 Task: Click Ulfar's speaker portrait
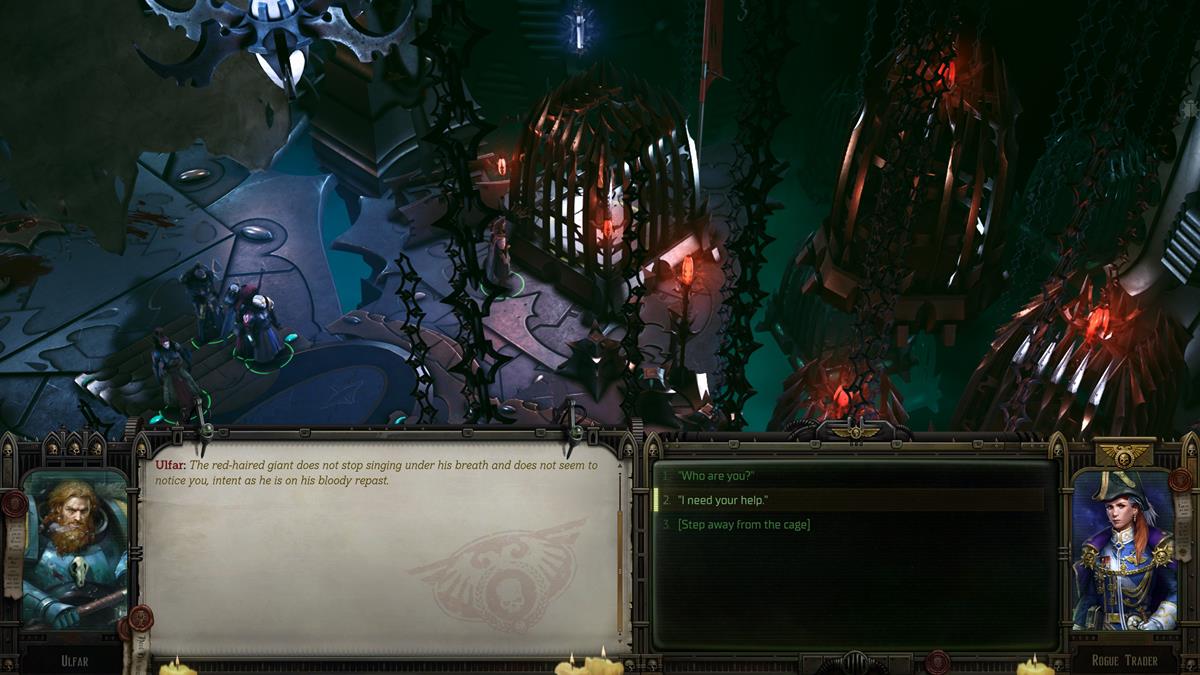[75, 550]
